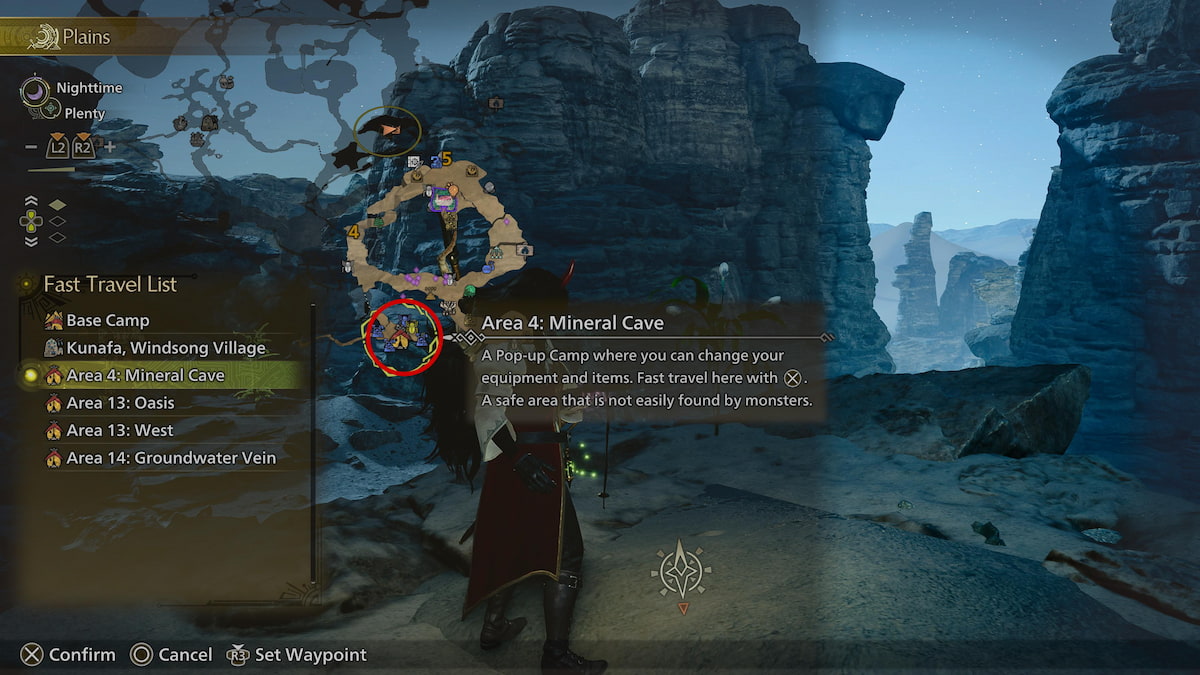Pick Area 13: Oasis camp

click(119, 403)
